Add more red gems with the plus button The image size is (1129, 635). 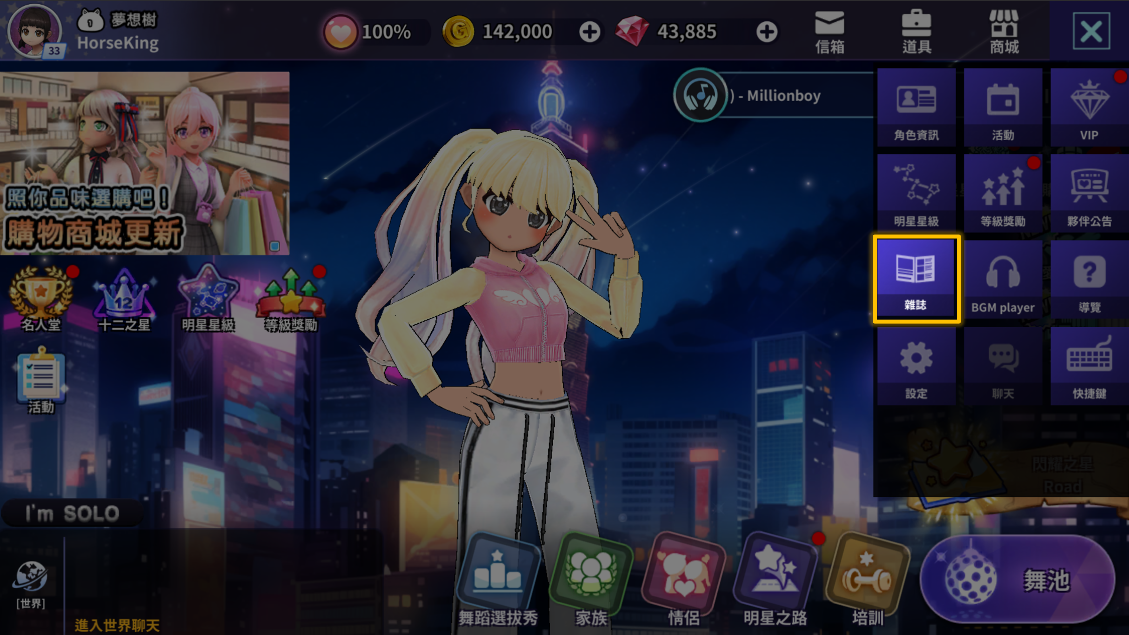767,32
